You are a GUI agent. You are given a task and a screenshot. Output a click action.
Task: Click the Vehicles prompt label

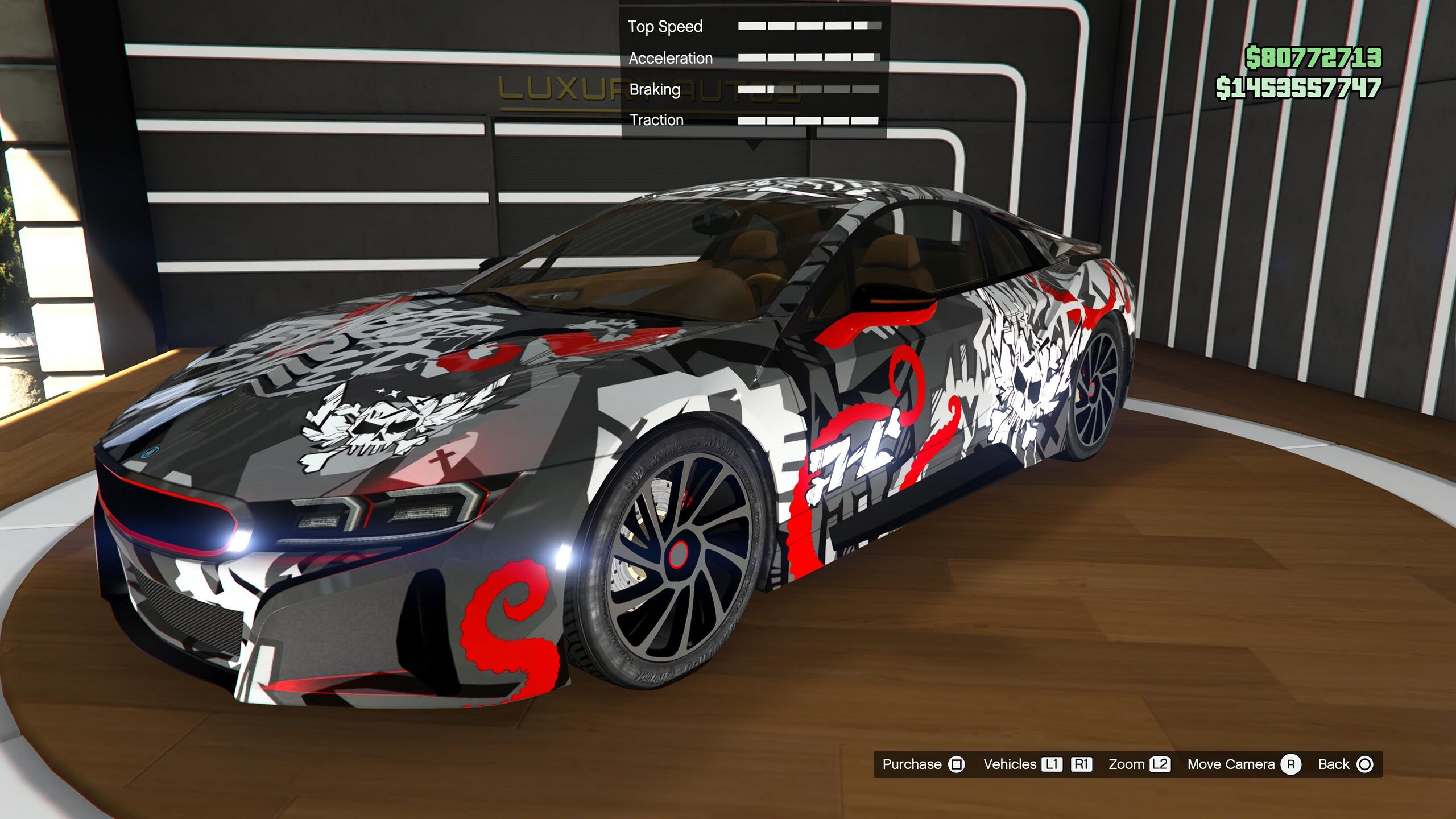[1010, 764]
